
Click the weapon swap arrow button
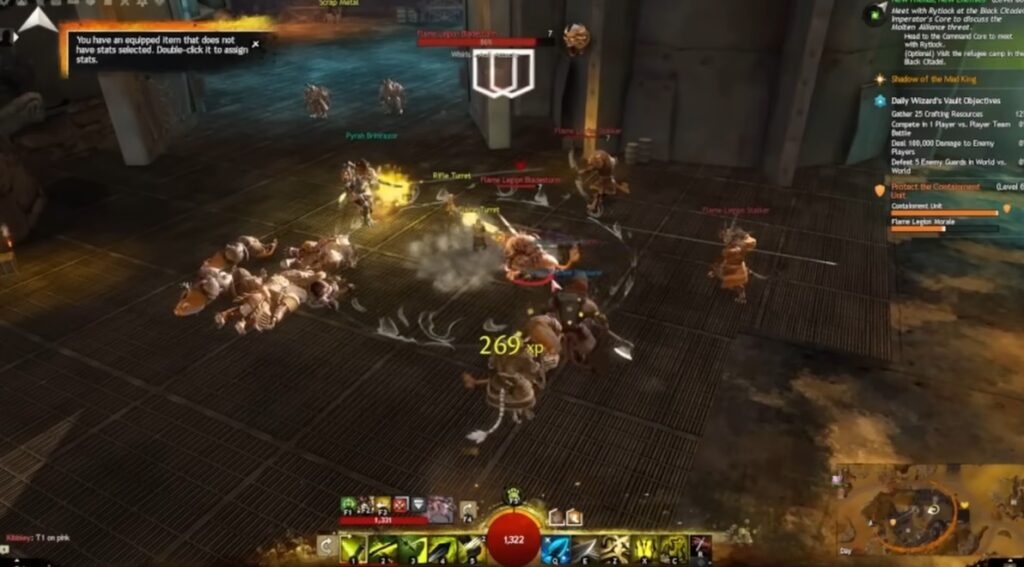(x=326, y=546)
